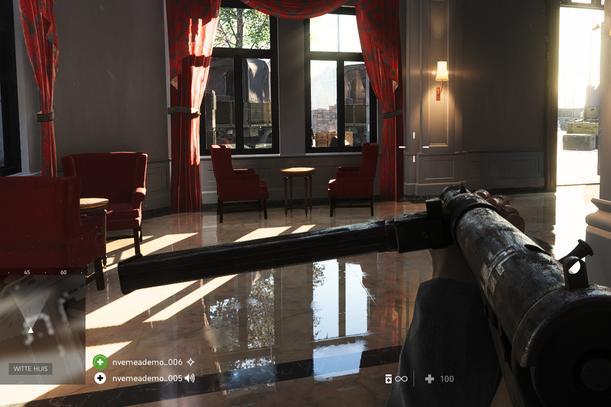Select squad member nvemeademo_005

pyautogui.click(x=146, y=378)
